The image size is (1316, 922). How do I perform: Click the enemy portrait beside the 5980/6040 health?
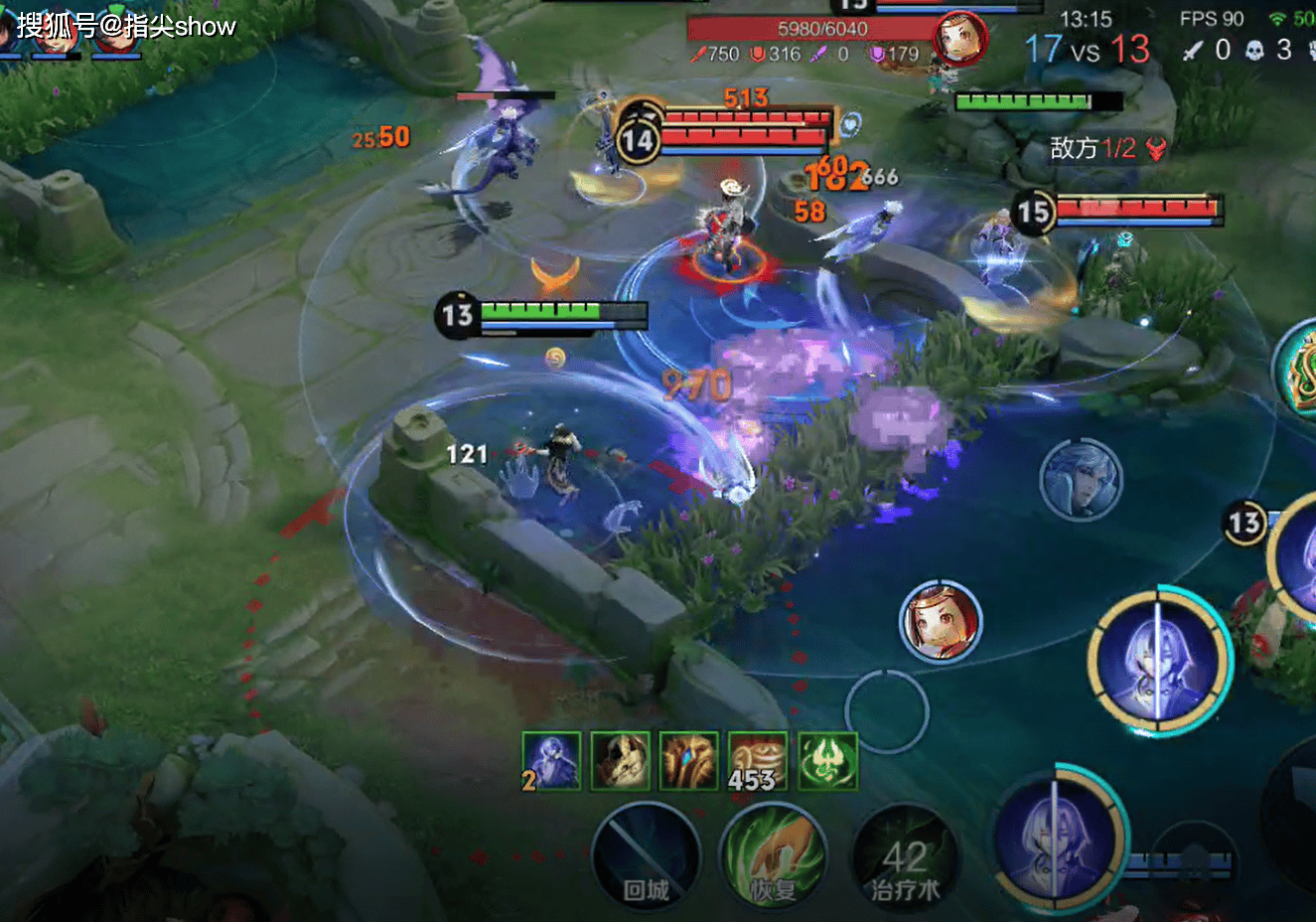(959, 40)
